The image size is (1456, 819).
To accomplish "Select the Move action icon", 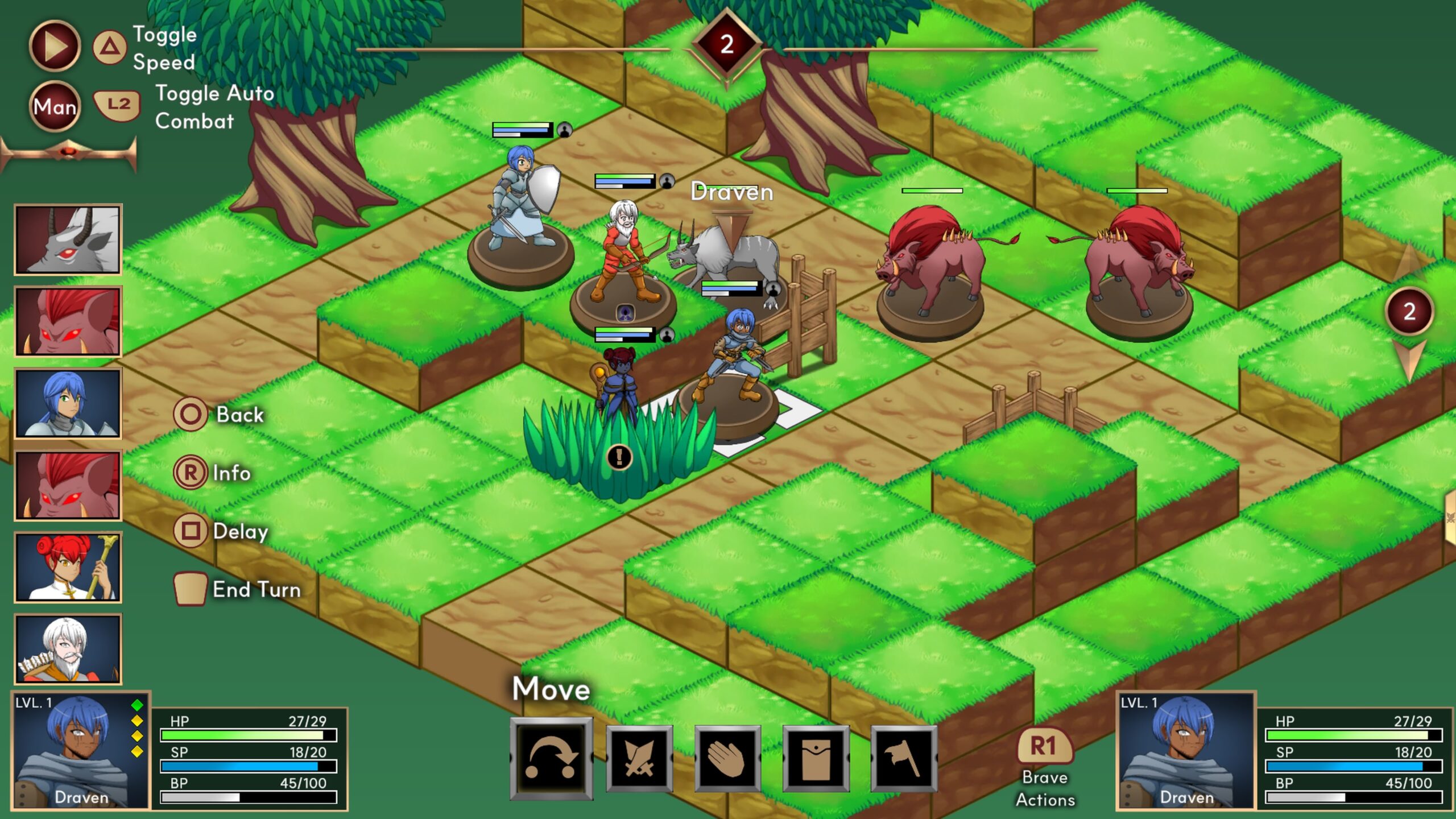I will click(551, 758).
